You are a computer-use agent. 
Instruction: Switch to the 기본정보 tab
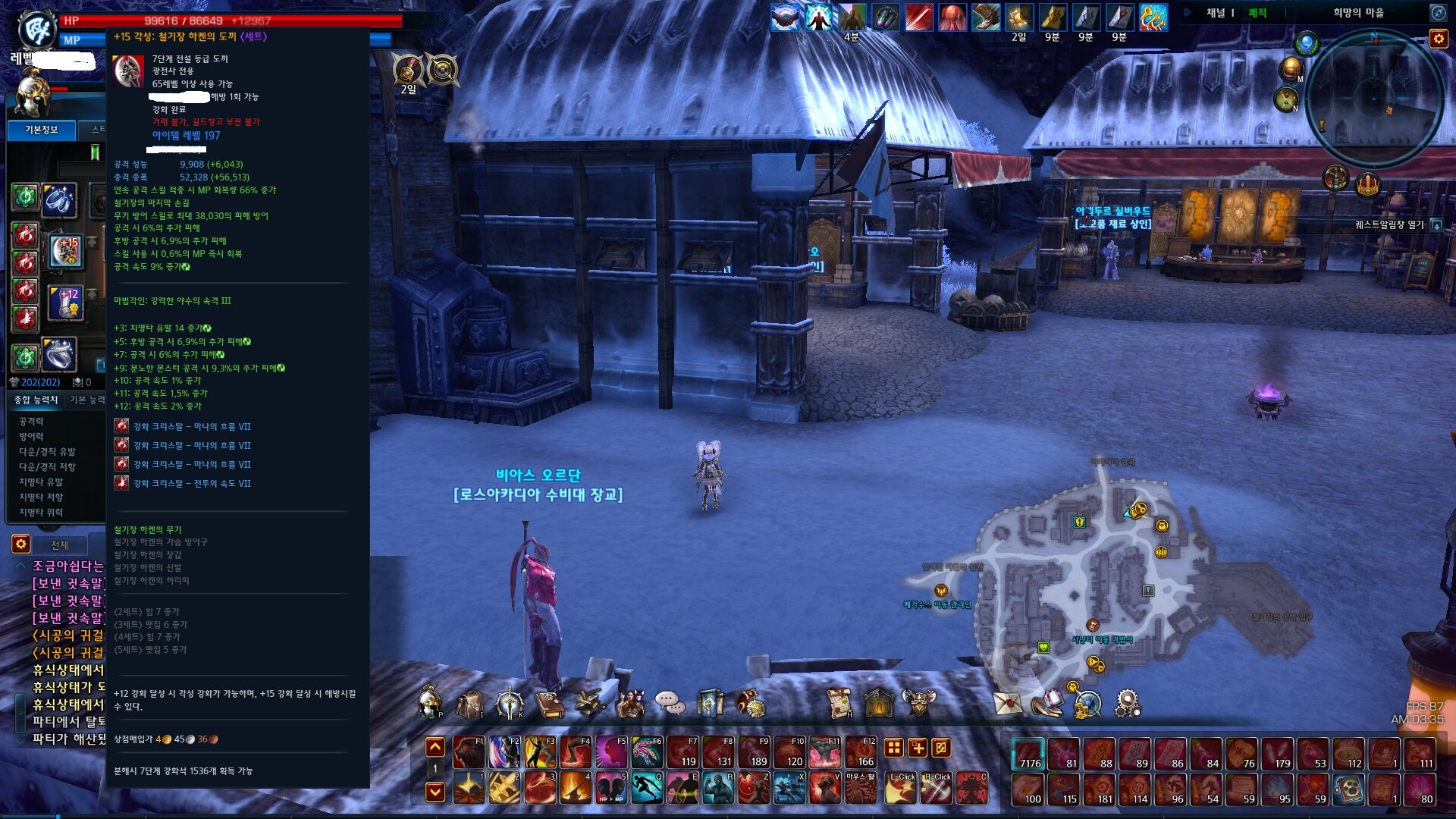click(x=42, y=130)
